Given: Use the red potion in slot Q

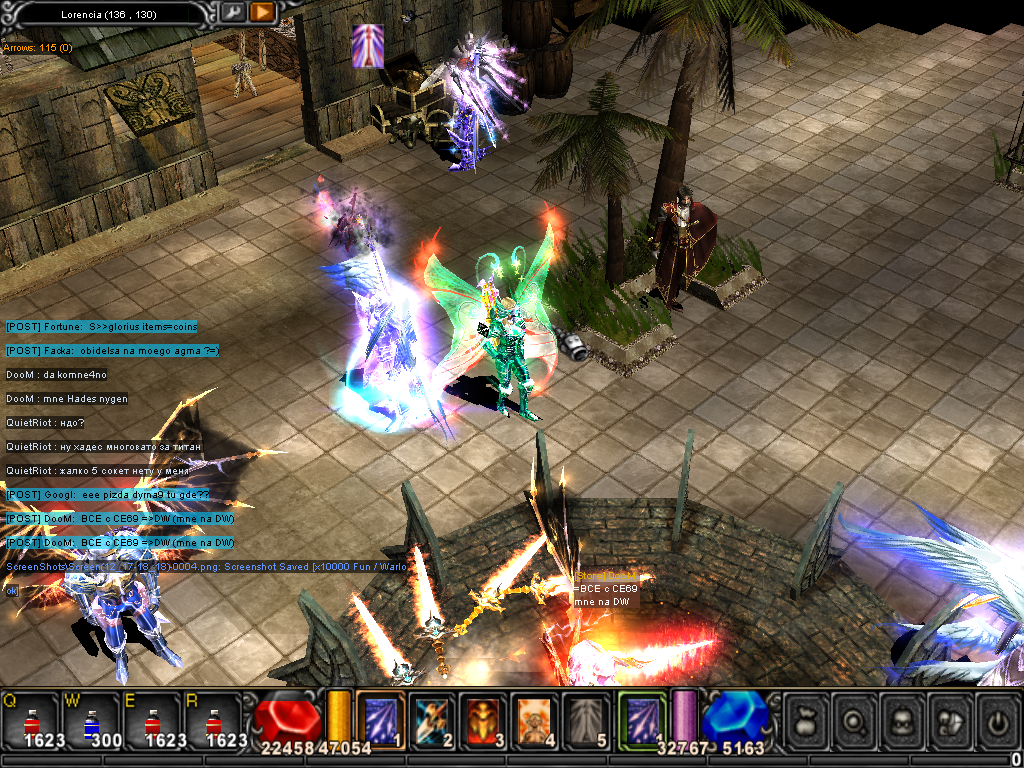Looking at the screenshot, I should 31,718.
